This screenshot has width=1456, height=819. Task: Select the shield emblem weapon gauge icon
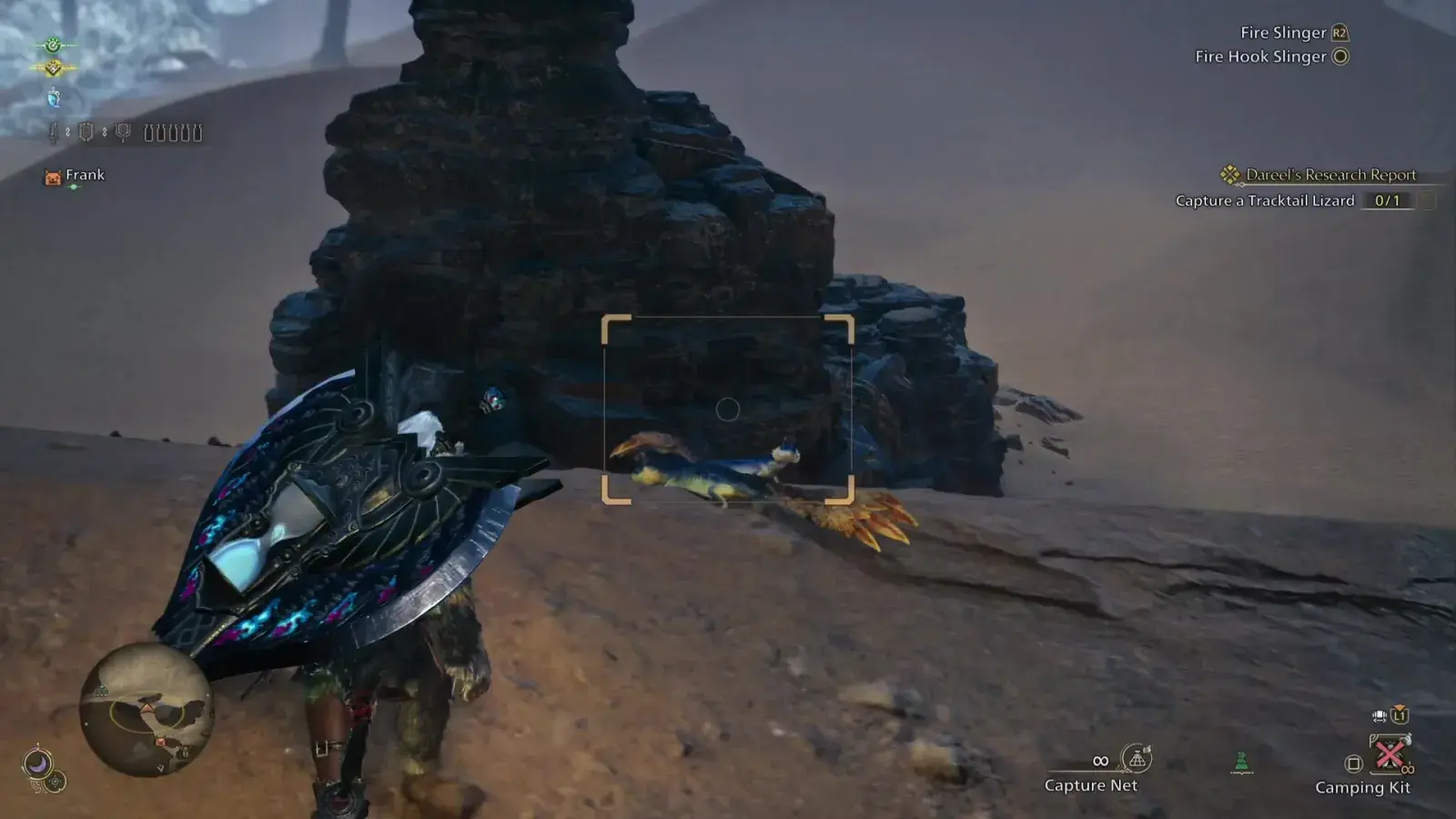pos(86,132)
